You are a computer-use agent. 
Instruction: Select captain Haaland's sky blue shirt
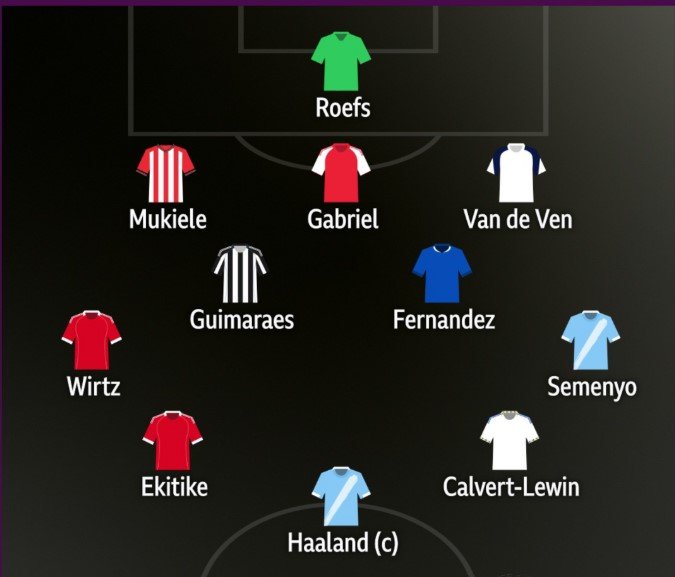[x=342, y=497]
